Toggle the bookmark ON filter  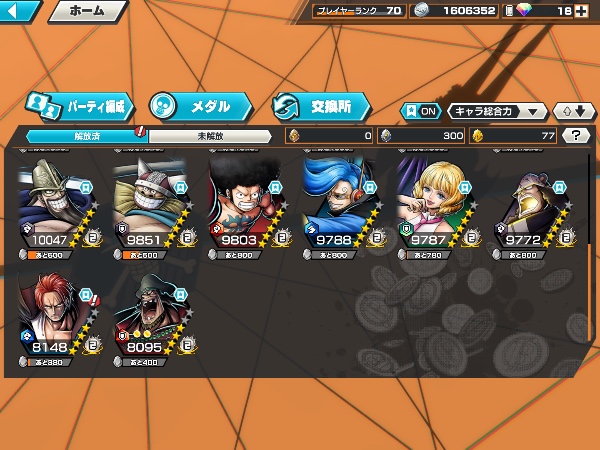coord(421,111)
